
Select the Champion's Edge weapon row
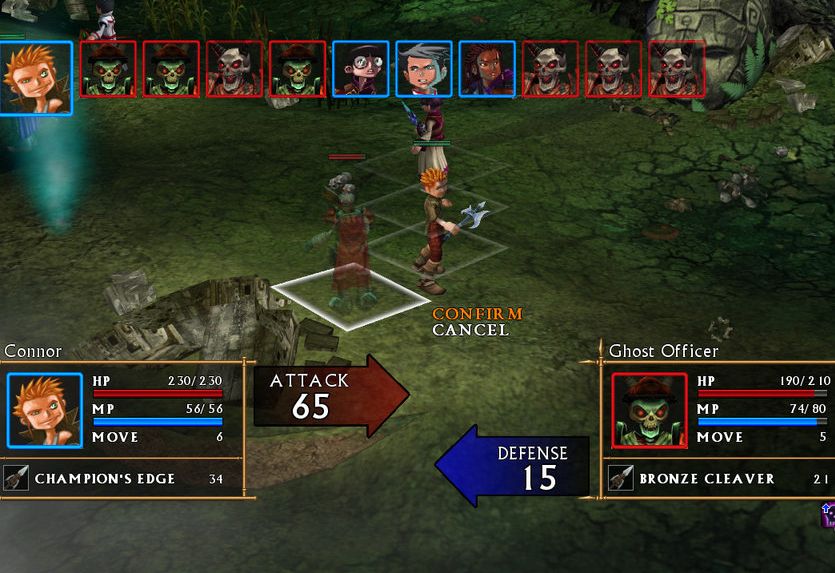(x=122, y=479)
